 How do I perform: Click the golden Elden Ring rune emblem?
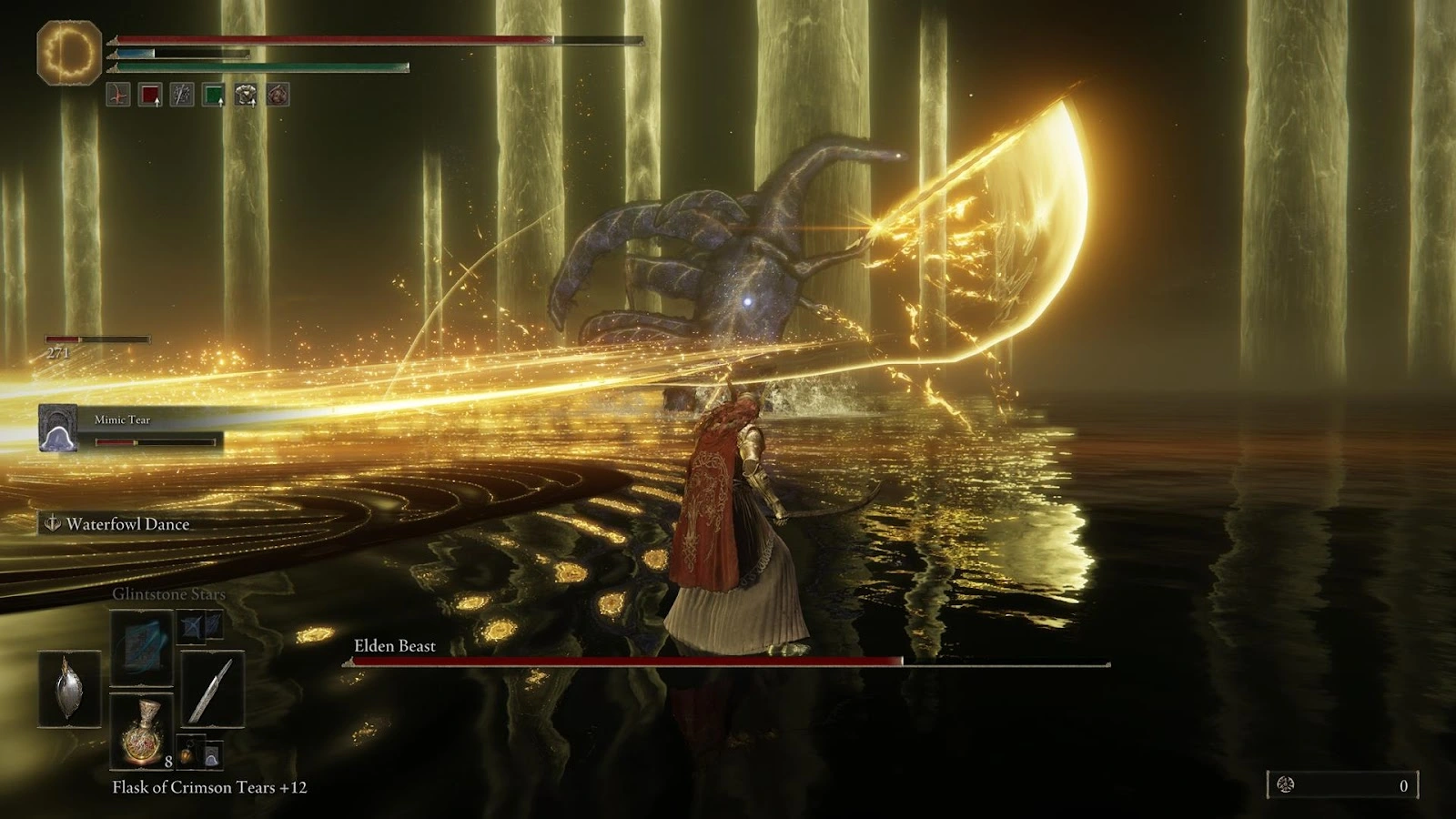tap(69, 53)
